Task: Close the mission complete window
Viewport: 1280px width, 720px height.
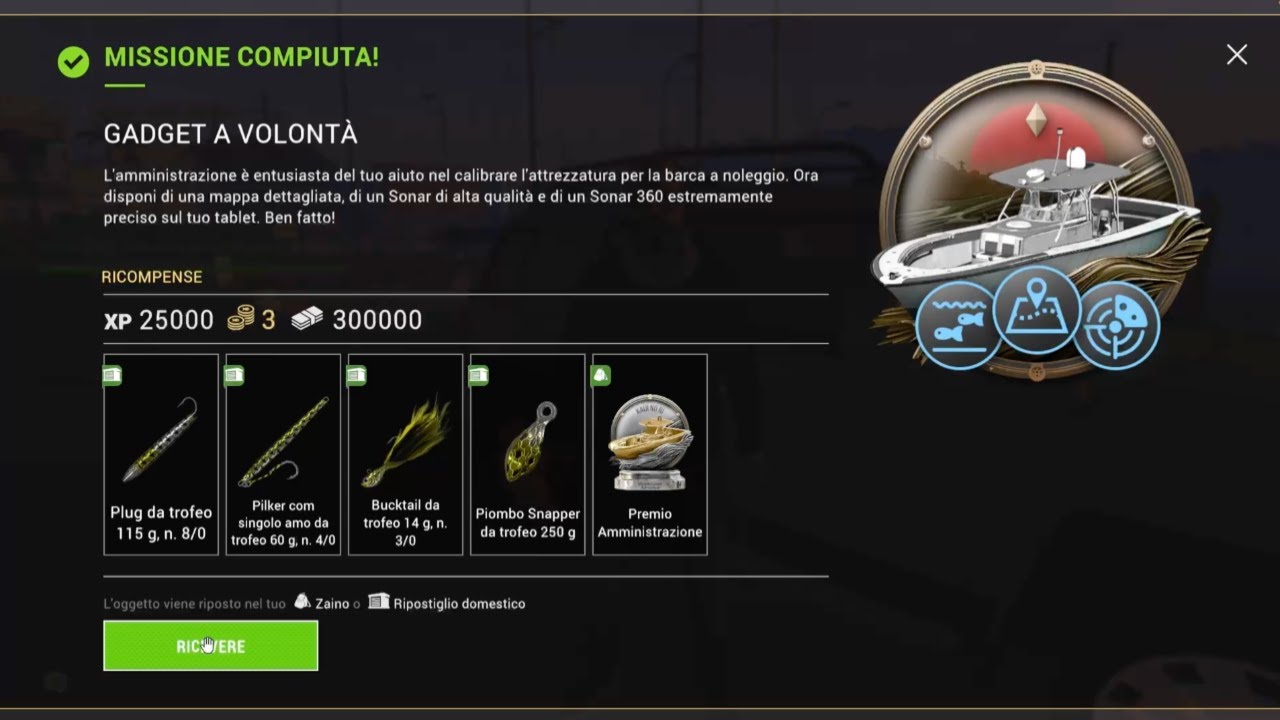Action: [1237, 55]
